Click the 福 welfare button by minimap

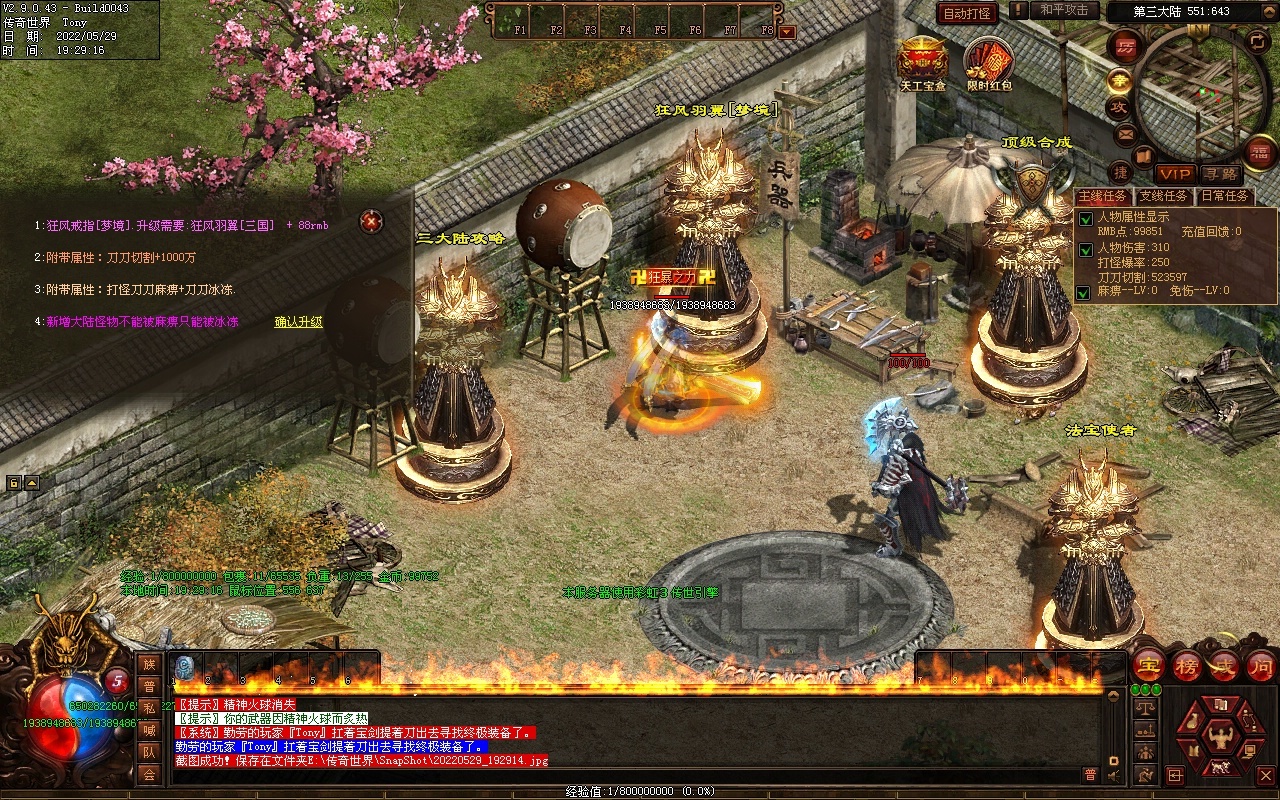pyautogui.click(x=1260, y=152)
